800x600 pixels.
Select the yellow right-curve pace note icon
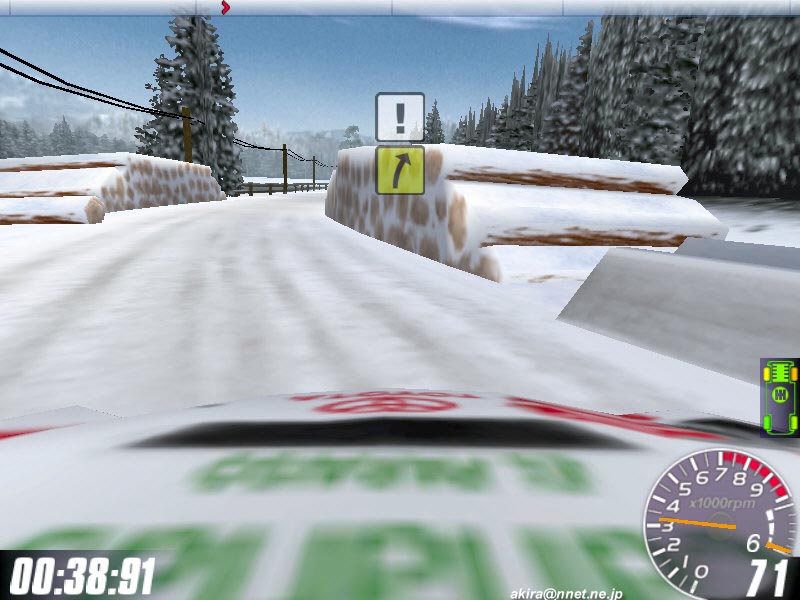click(400, 170)
